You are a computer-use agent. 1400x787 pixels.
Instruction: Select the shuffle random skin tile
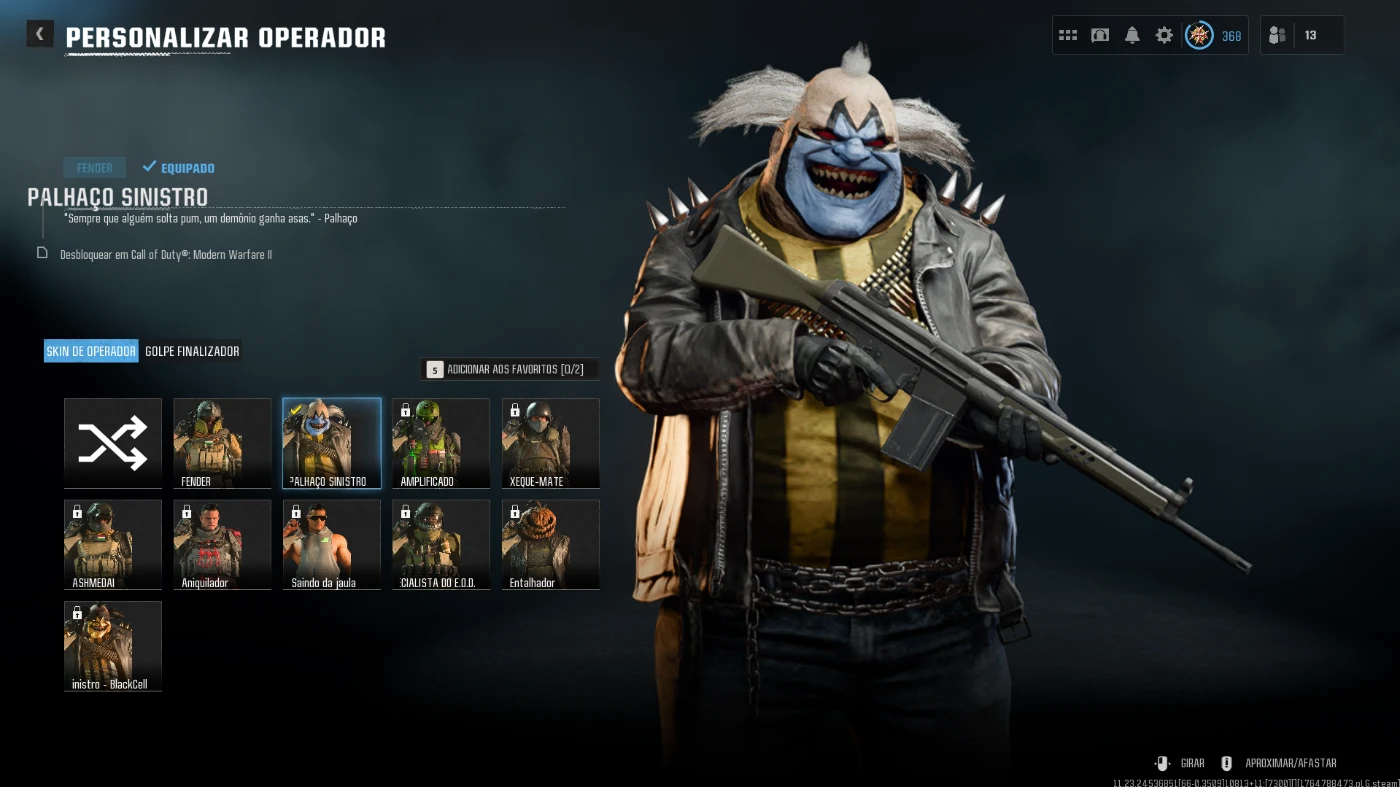click(113, 443)
